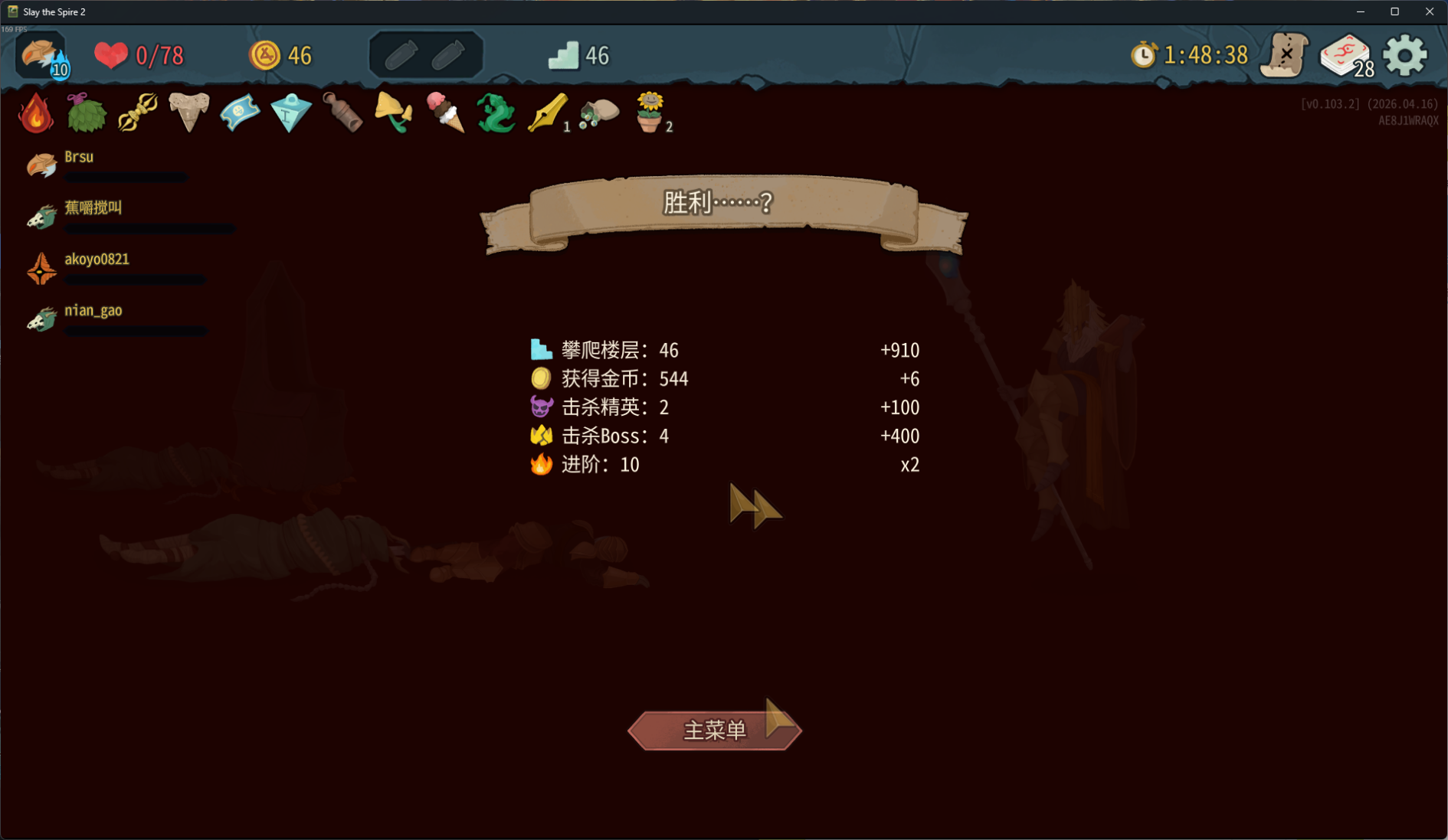Close the Slay the Spire 2 window

[1429, 11]
